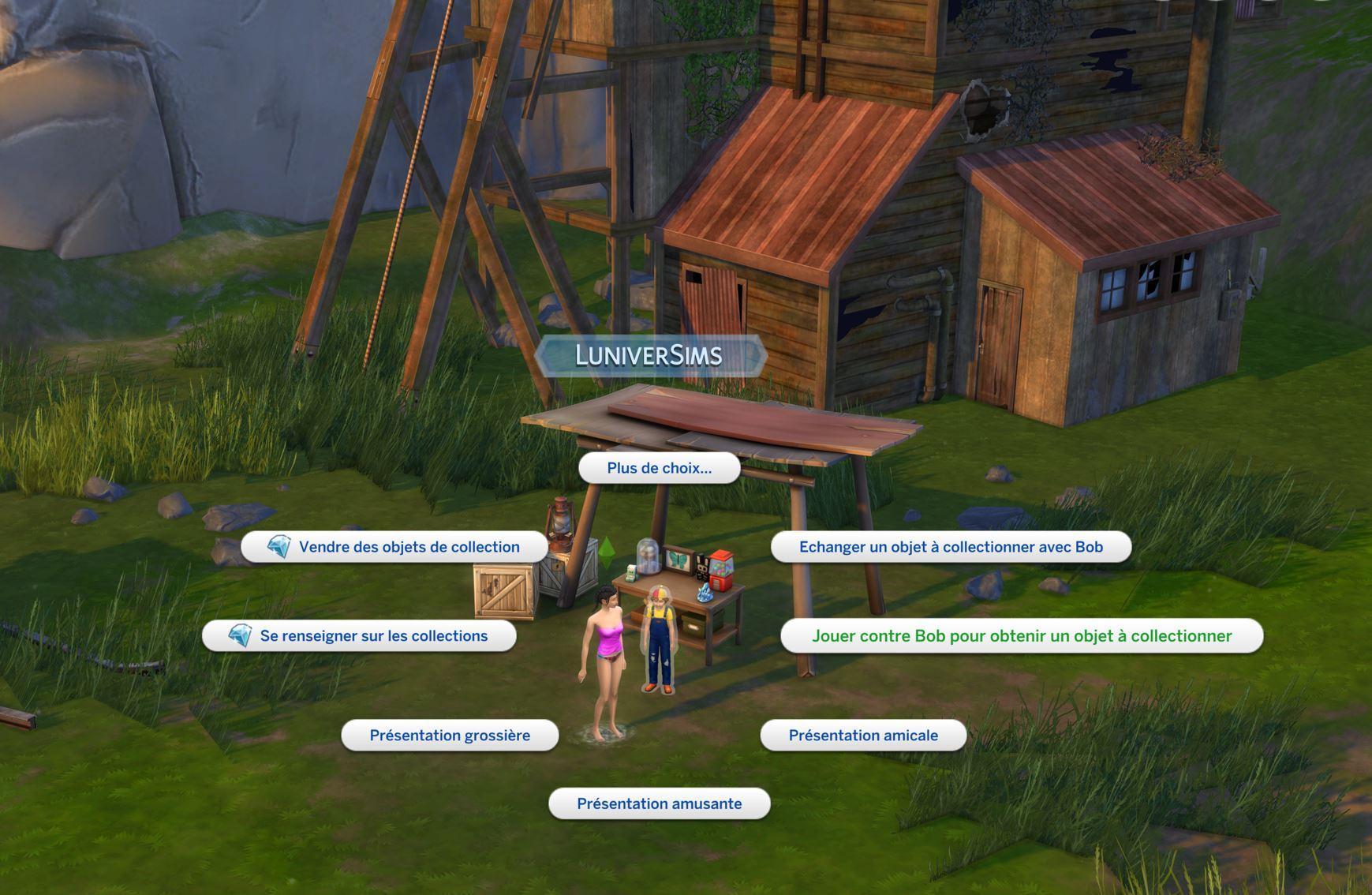Choose "Présentation amicale" interaction

[863, 736]
